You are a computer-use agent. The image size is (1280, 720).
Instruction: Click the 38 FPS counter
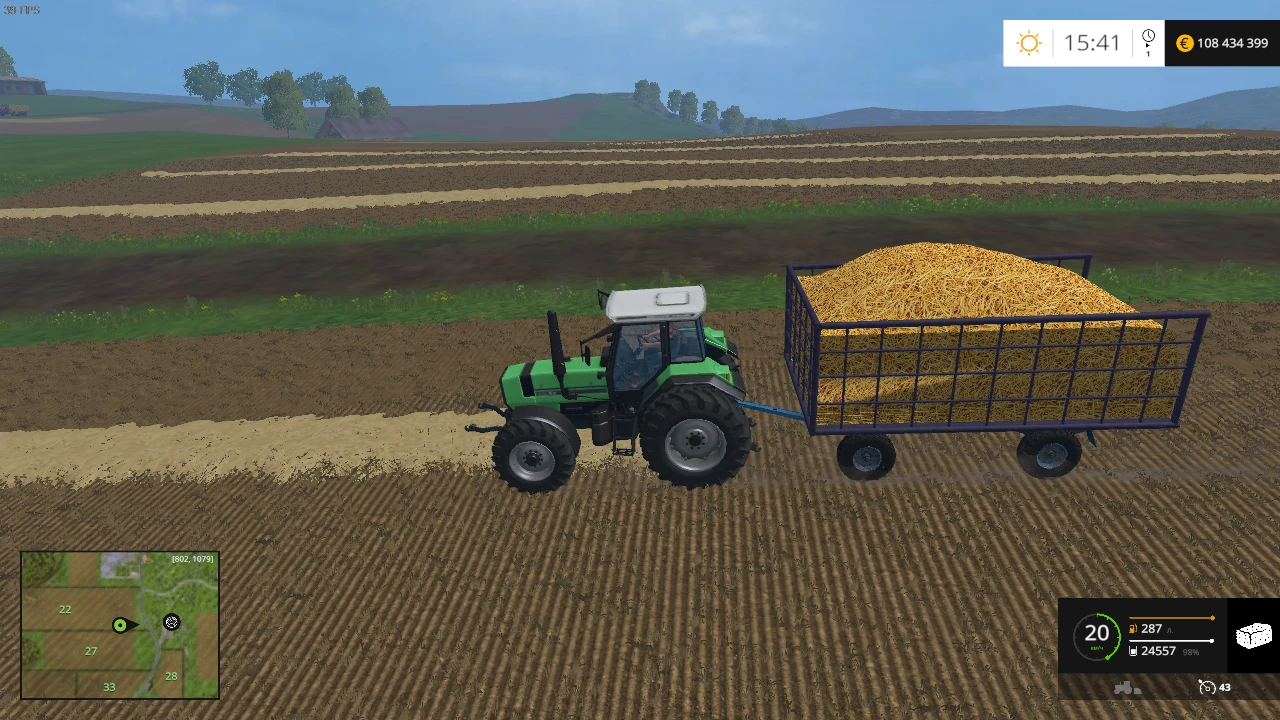(21, 9)
